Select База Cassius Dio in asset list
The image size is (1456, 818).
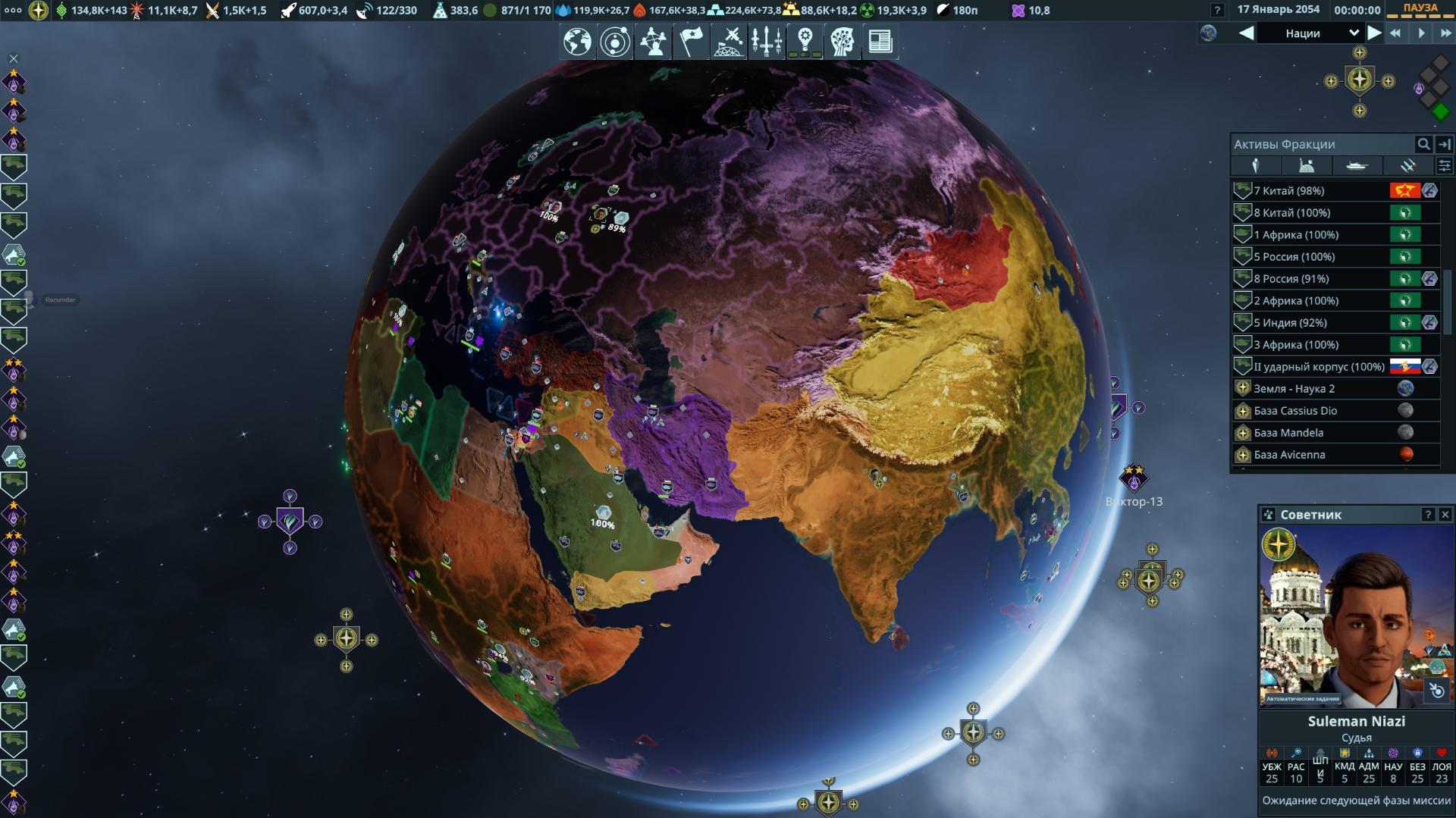1295,411
